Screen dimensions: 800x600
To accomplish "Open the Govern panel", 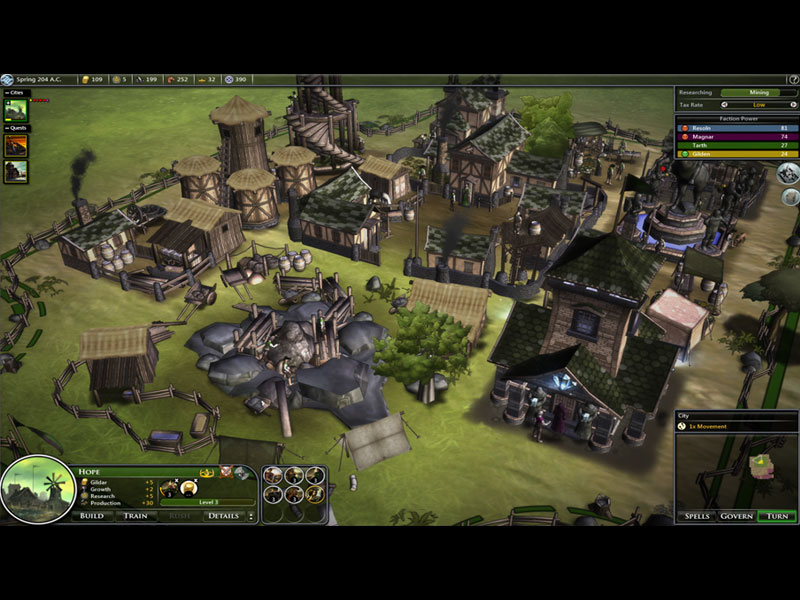I will coord(736,516).
